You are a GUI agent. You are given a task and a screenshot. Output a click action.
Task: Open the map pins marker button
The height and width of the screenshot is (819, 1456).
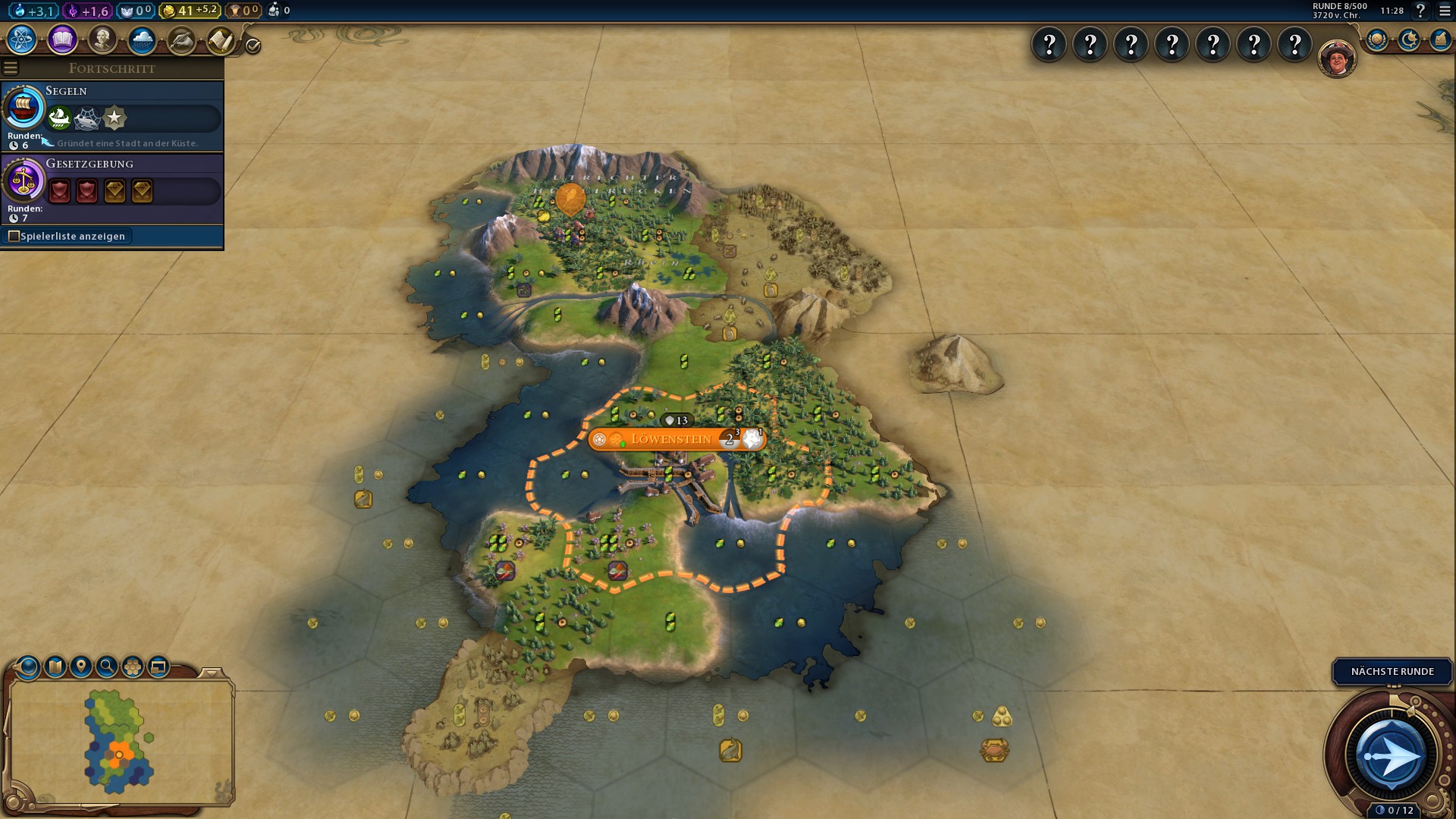tap(80, 667)
